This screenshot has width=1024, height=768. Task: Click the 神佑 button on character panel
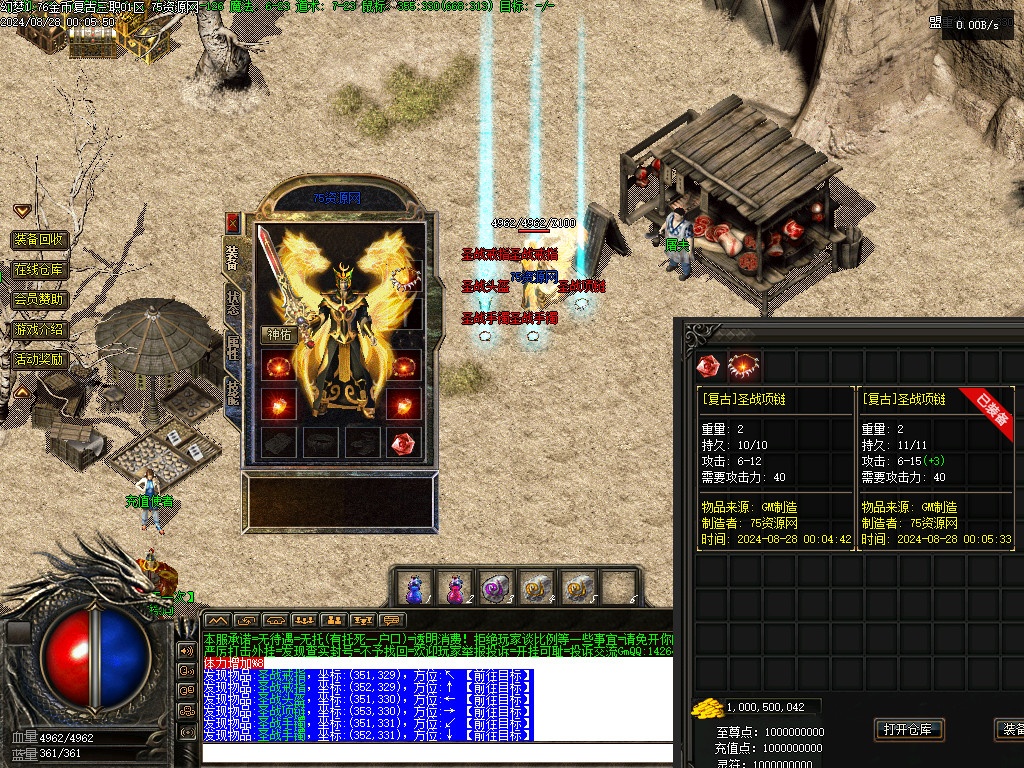278,334
